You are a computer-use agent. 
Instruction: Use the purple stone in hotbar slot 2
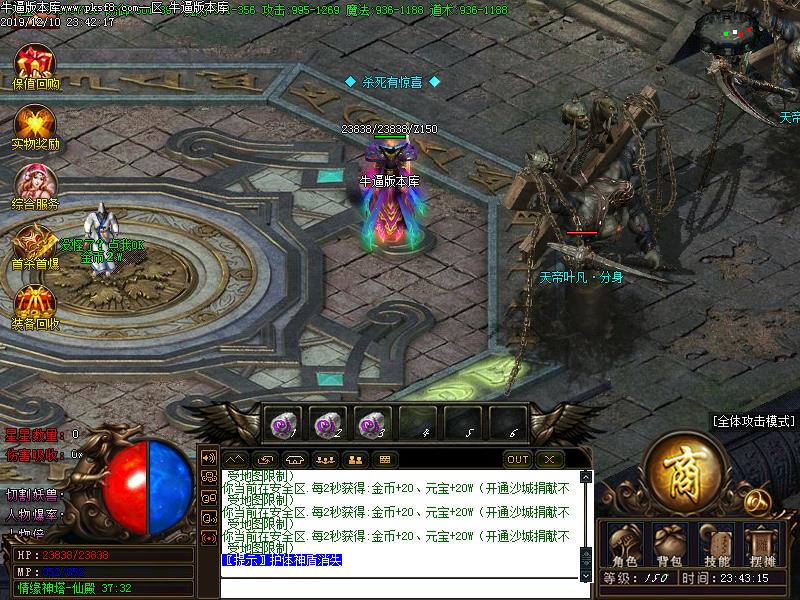[x=328, y=424]
